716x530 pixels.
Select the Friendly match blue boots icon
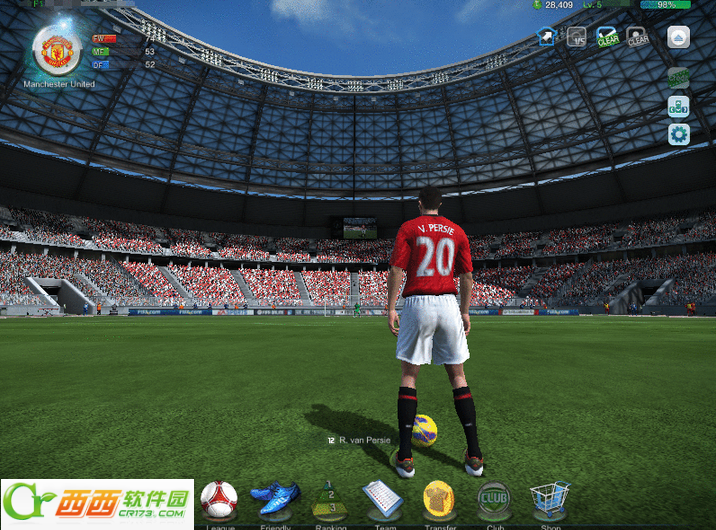[274, 498]
